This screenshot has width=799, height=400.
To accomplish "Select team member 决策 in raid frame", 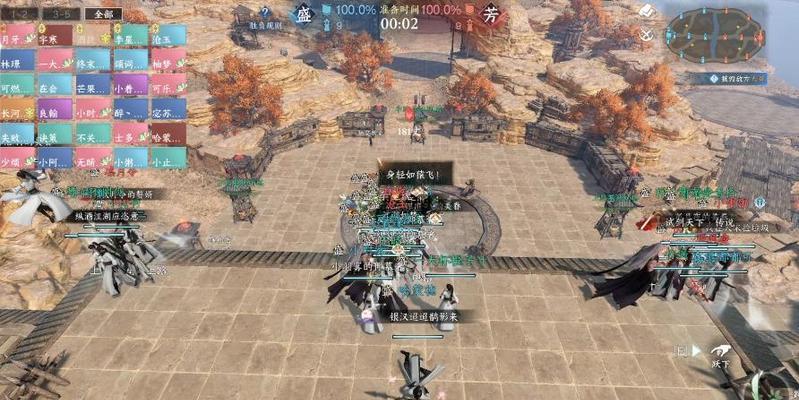I will (54, 137).
